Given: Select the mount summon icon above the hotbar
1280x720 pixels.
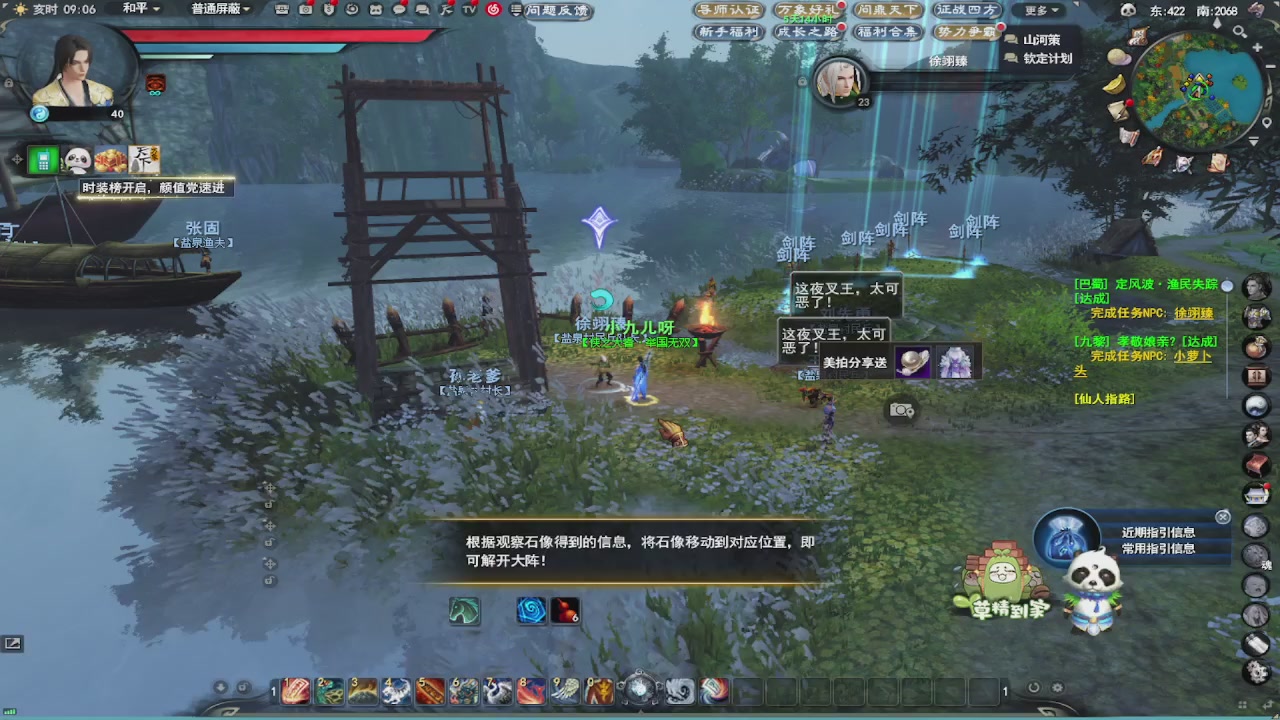Looking at the screenshot, I should point(463,611).
